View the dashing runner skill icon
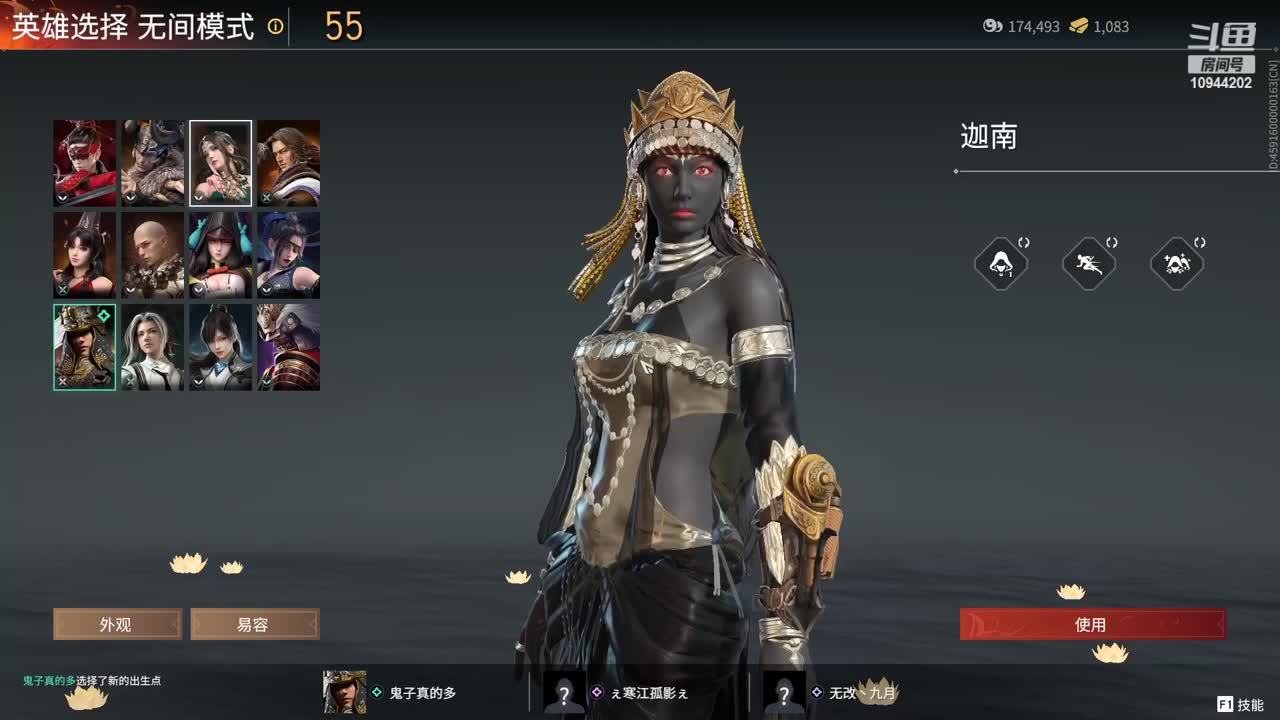Screen dimensions: 1280x720 [x=1088, y=264]
